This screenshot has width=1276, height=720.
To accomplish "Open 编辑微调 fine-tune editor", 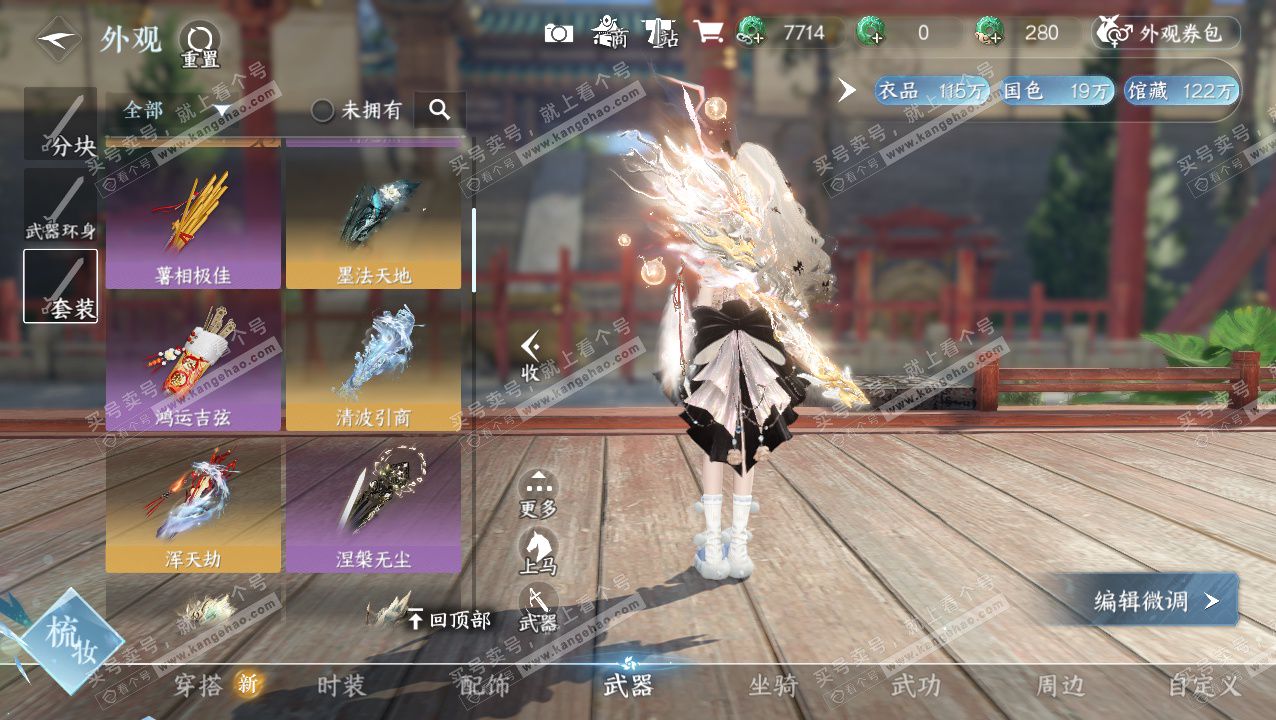I will point(1151,600).
